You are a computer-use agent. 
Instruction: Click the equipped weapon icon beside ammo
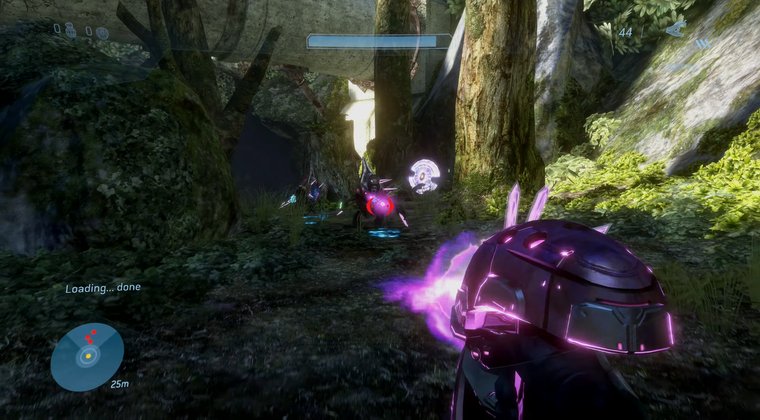click(x=676, y=30)
